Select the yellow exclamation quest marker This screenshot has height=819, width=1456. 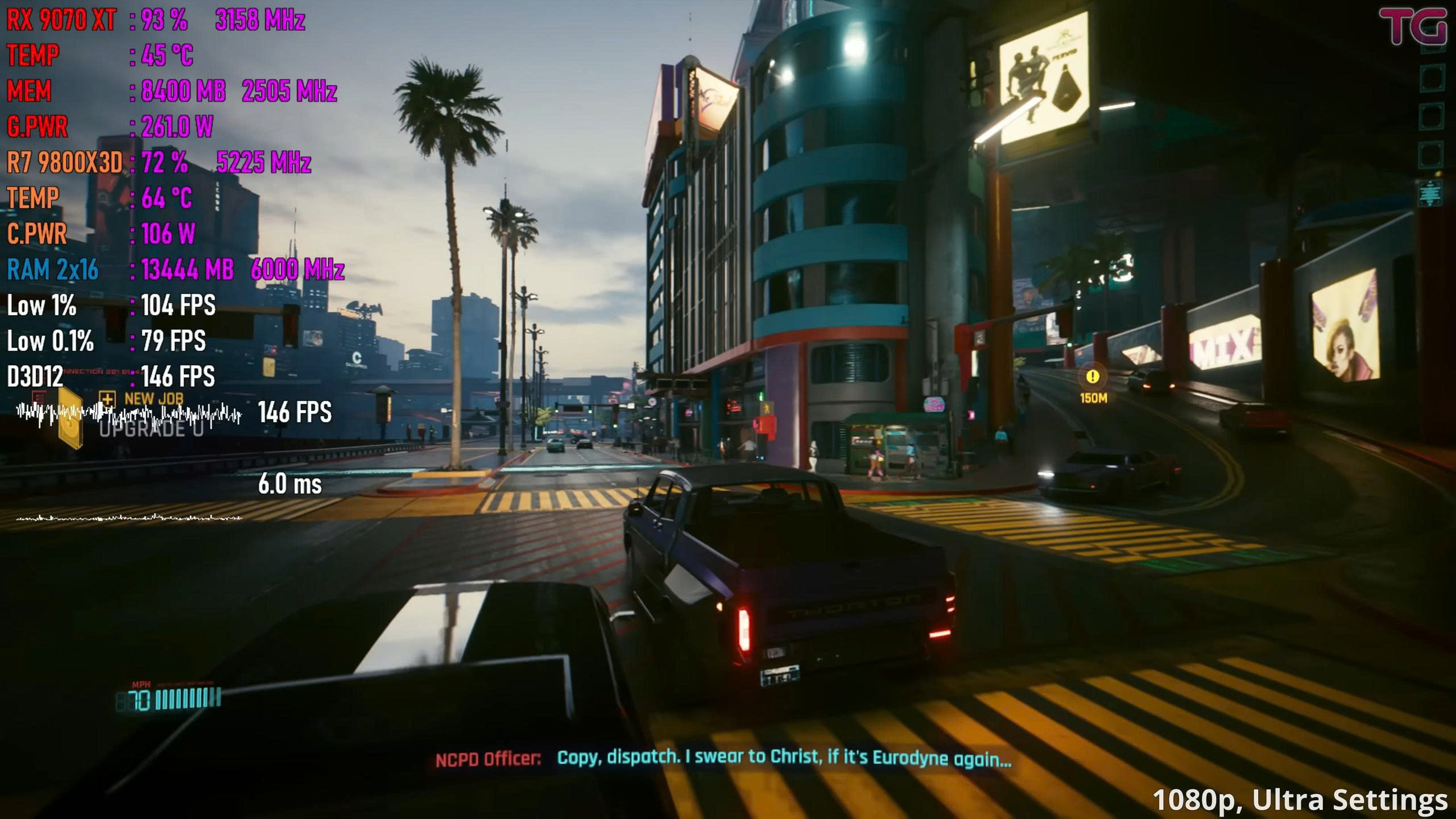1093,377
